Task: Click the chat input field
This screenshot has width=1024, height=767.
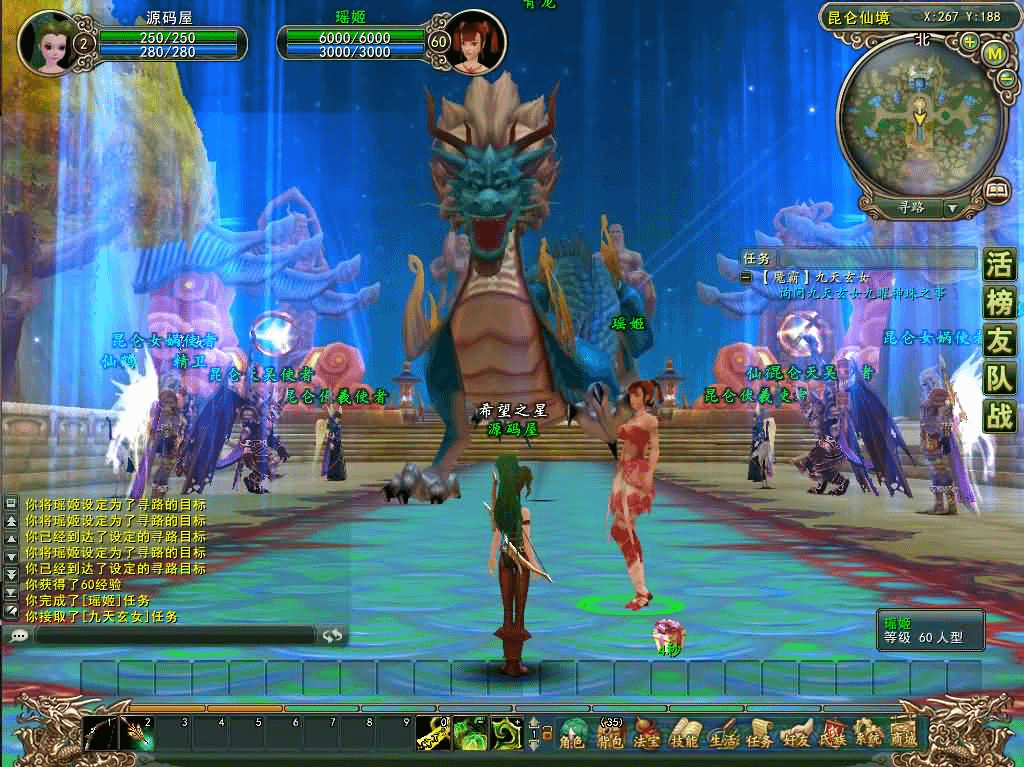Action: (x=175, y=635)
